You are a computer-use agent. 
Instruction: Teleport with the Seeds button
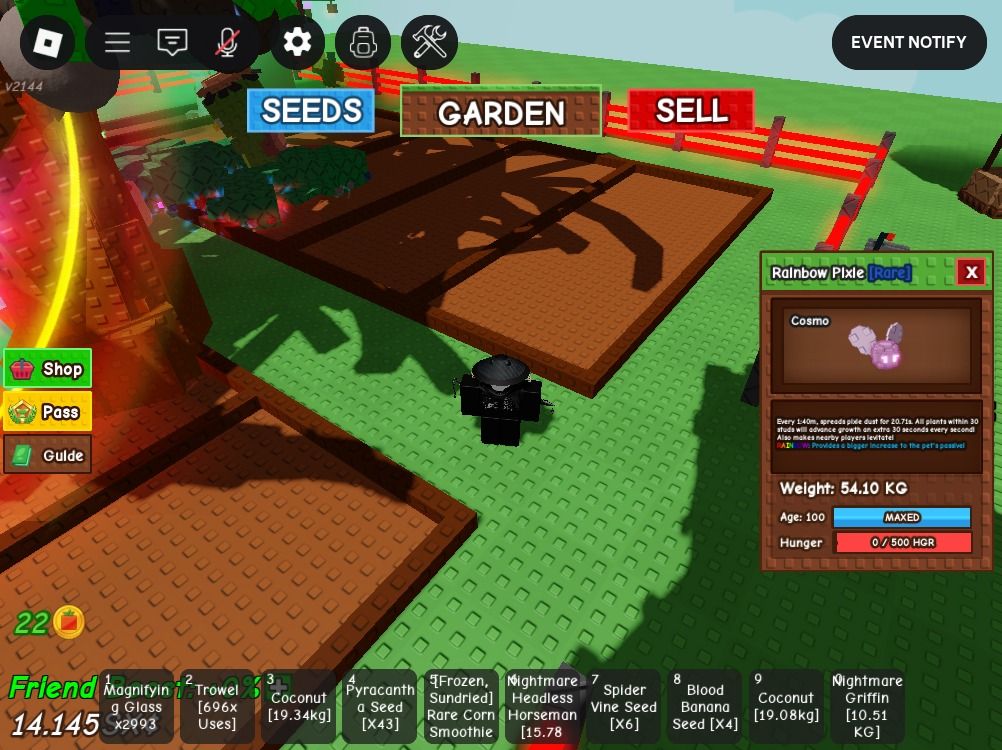tap(311, 111)
